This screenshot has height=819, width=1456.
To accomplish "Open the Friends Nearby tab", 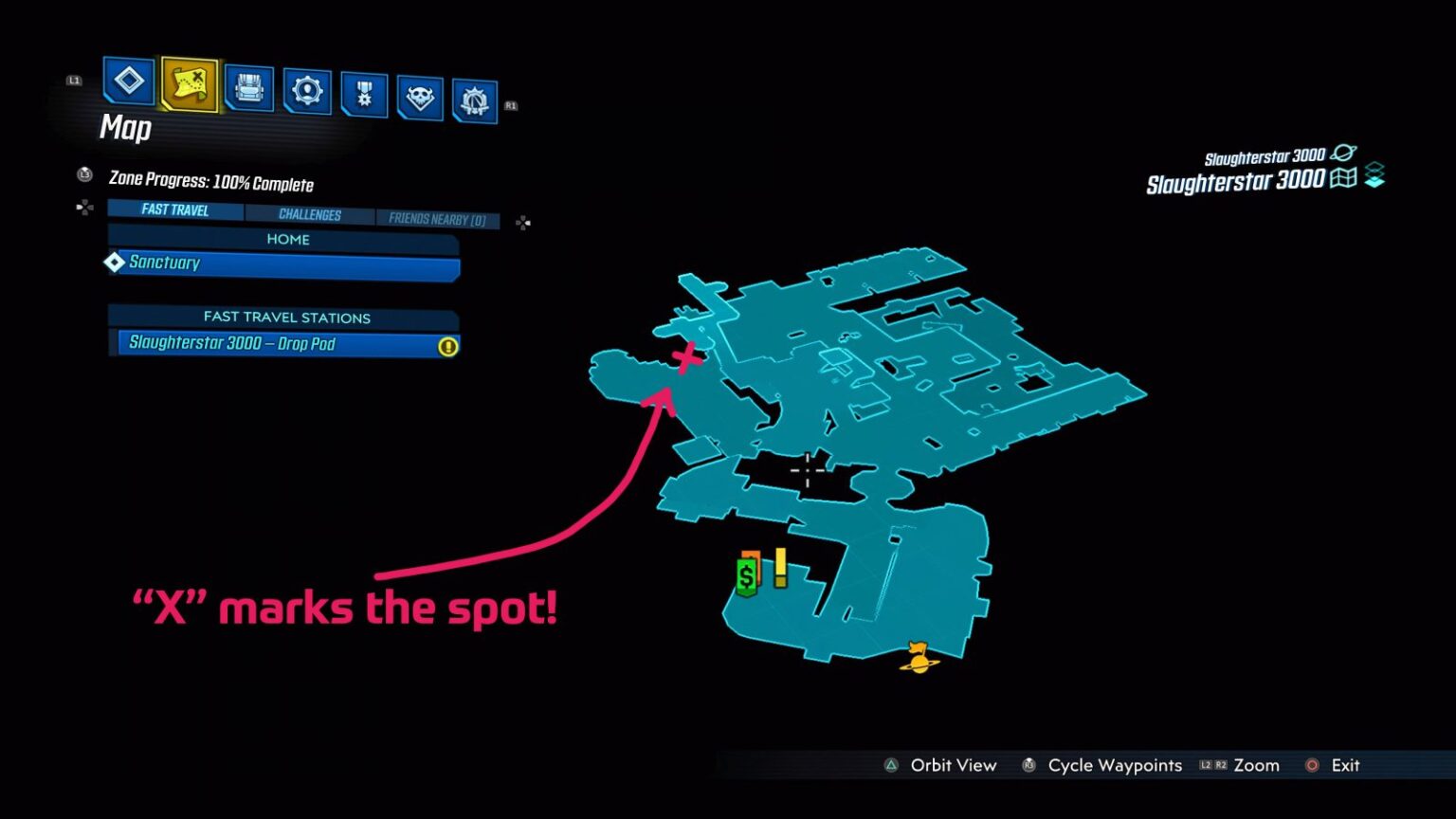I will pos(437,218).
